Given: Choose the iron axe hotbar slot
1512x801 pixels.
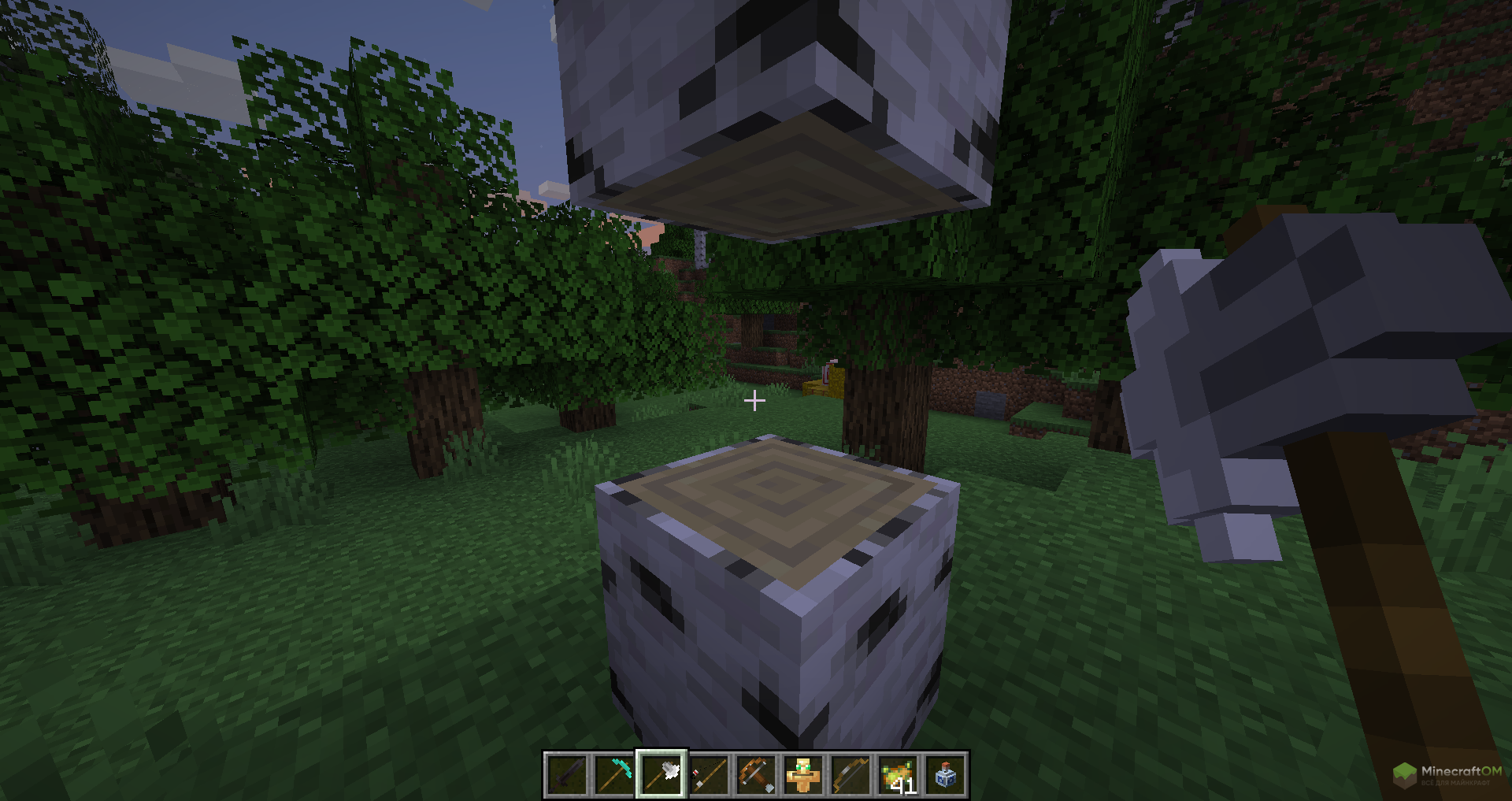Looking at the screenshot, I should (x=661, y=775).
